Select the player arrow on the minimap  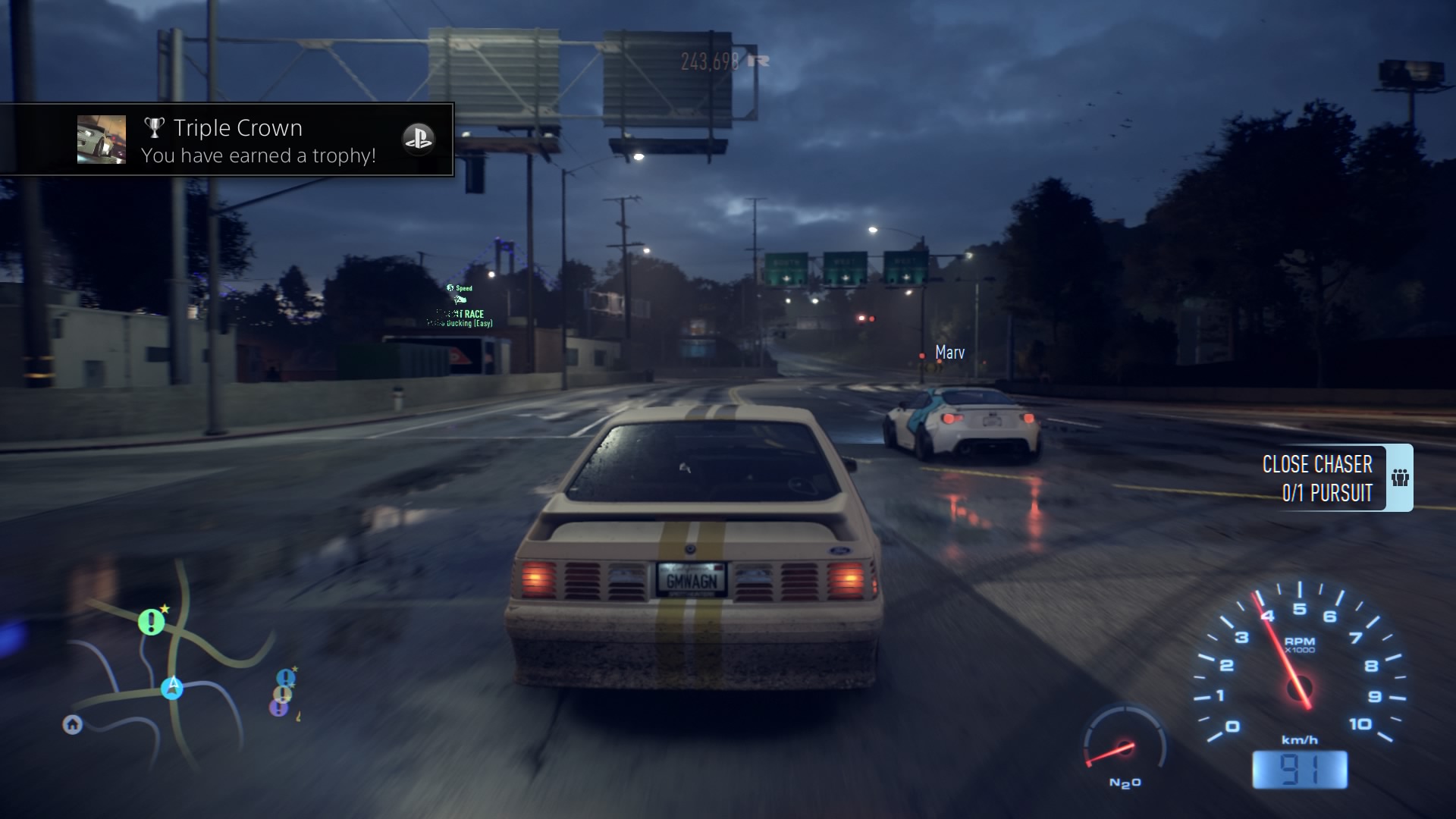[x=171, y=689]
